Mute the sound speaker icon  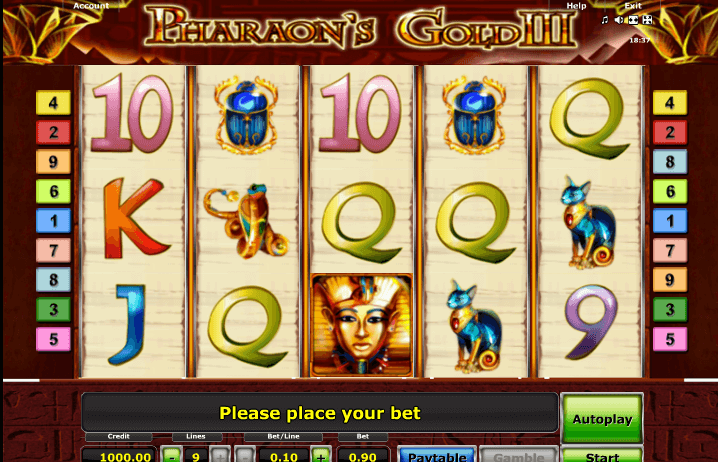pos(620,20)
